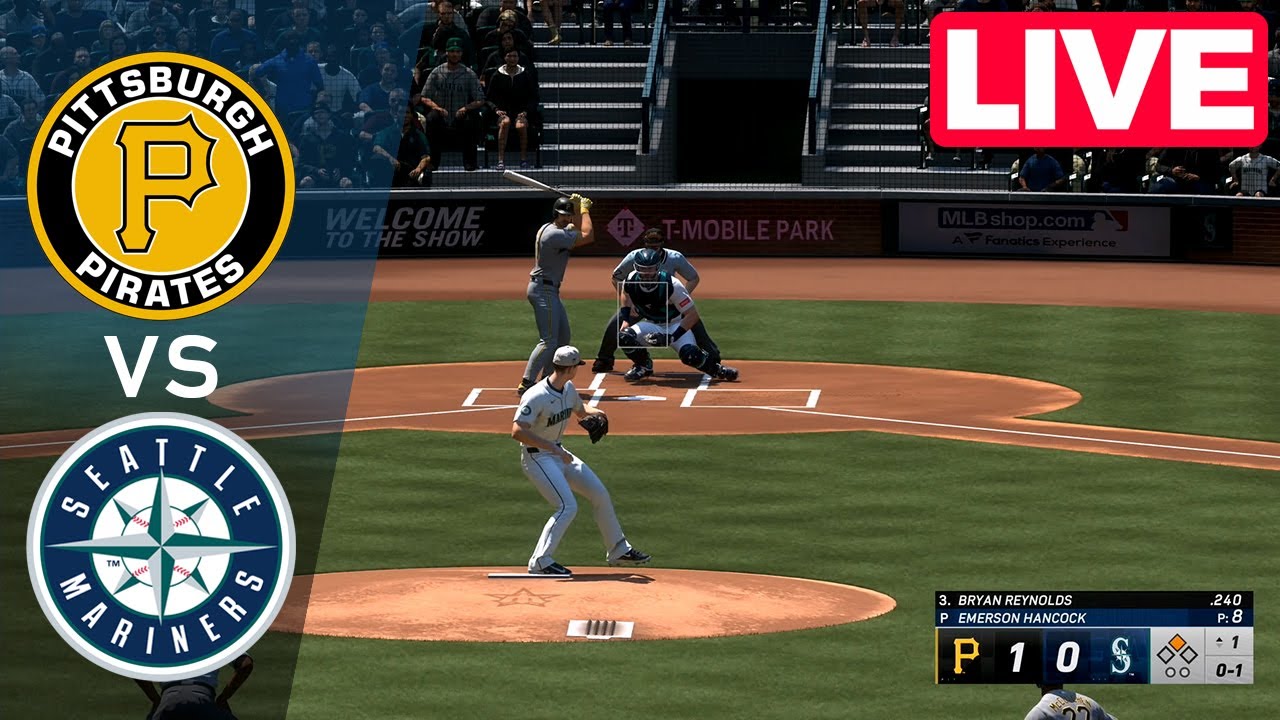Click the Pirates logo in the scorebug
1280x720 pixels.
[965, 657]
